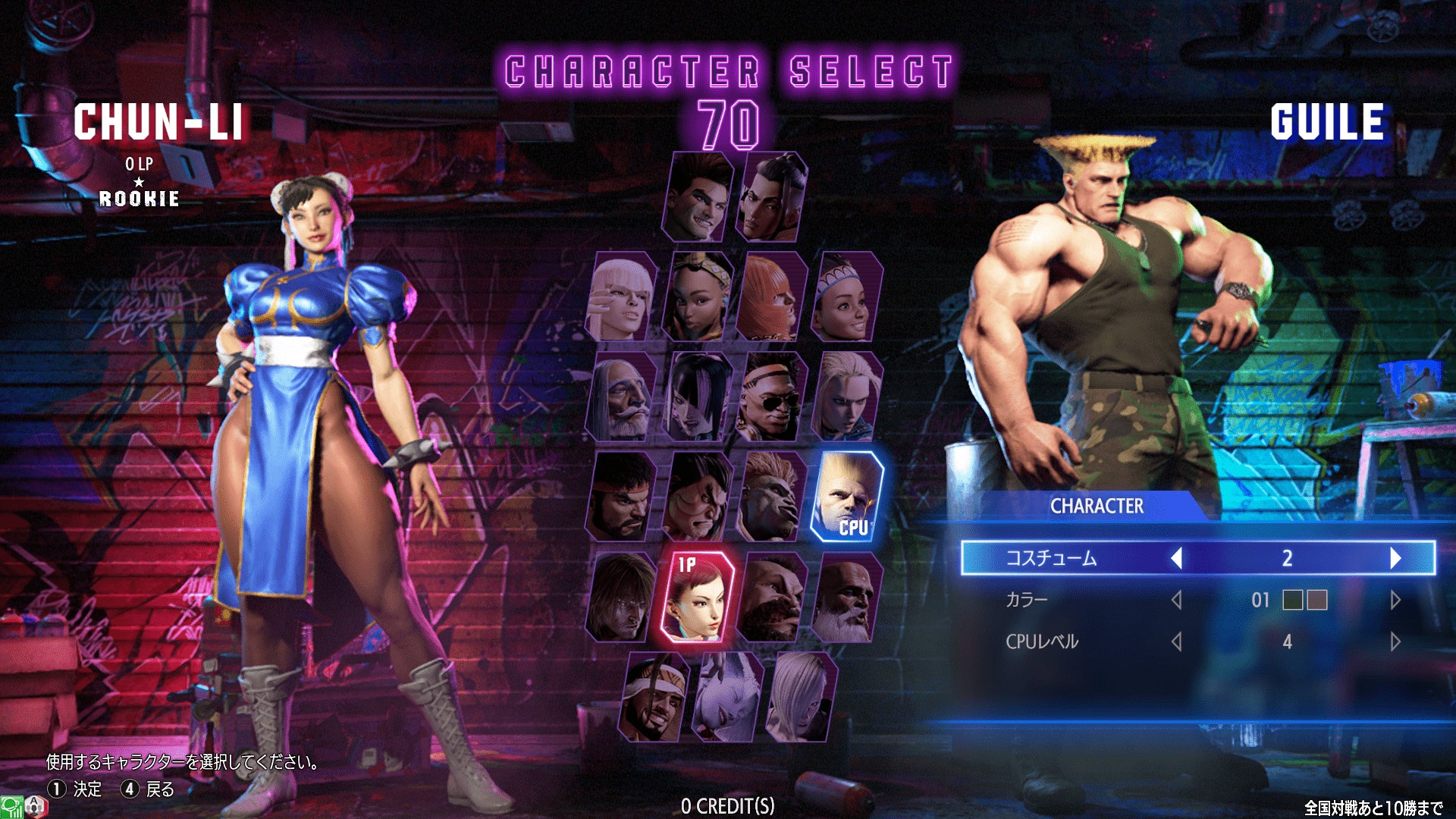
Task: Pick Manon's white-haired portrait
Action: point(622,297)
